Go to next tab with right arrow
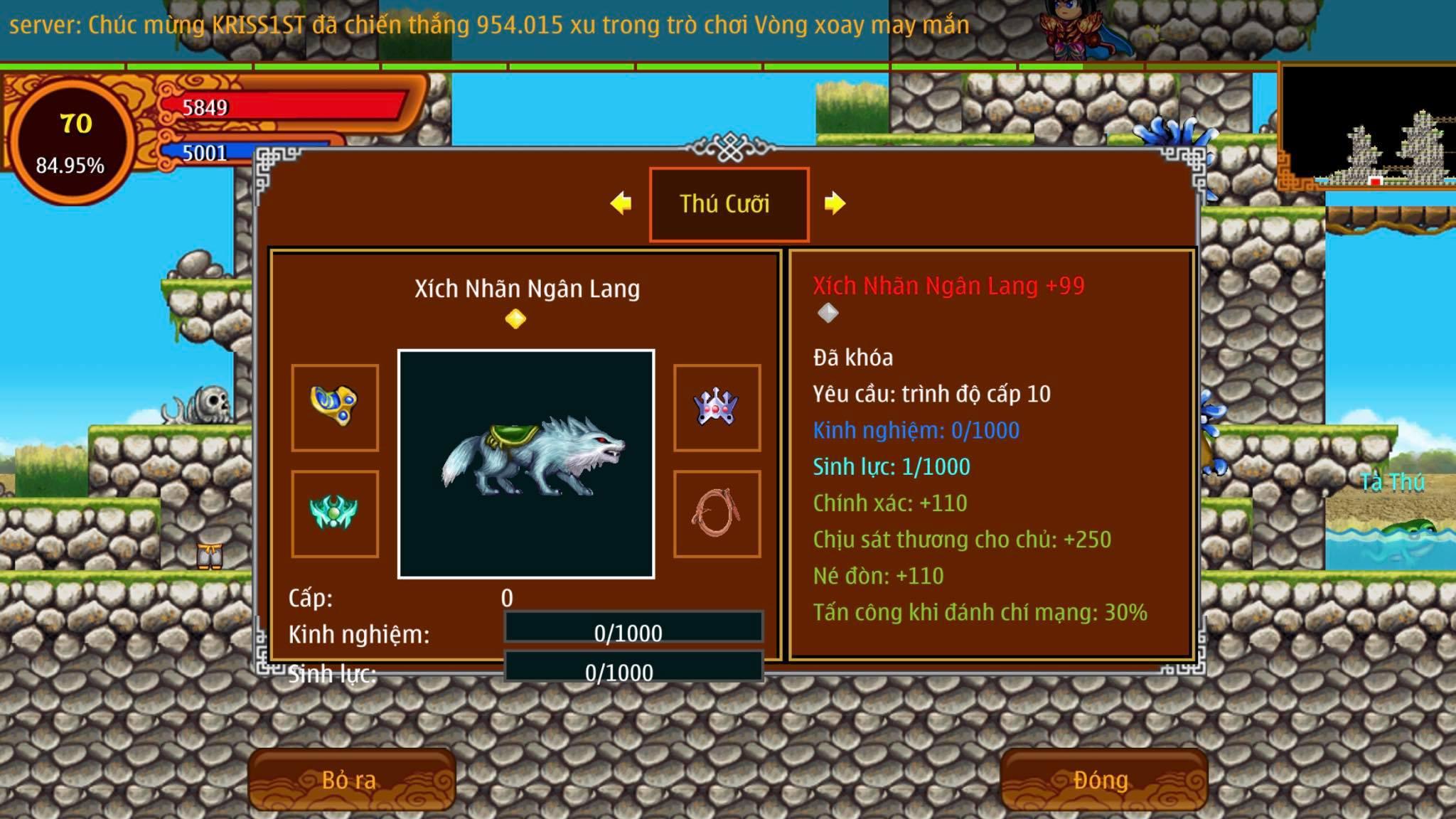The width and height of the screenshot is (1456, 819). click(835, 203)
